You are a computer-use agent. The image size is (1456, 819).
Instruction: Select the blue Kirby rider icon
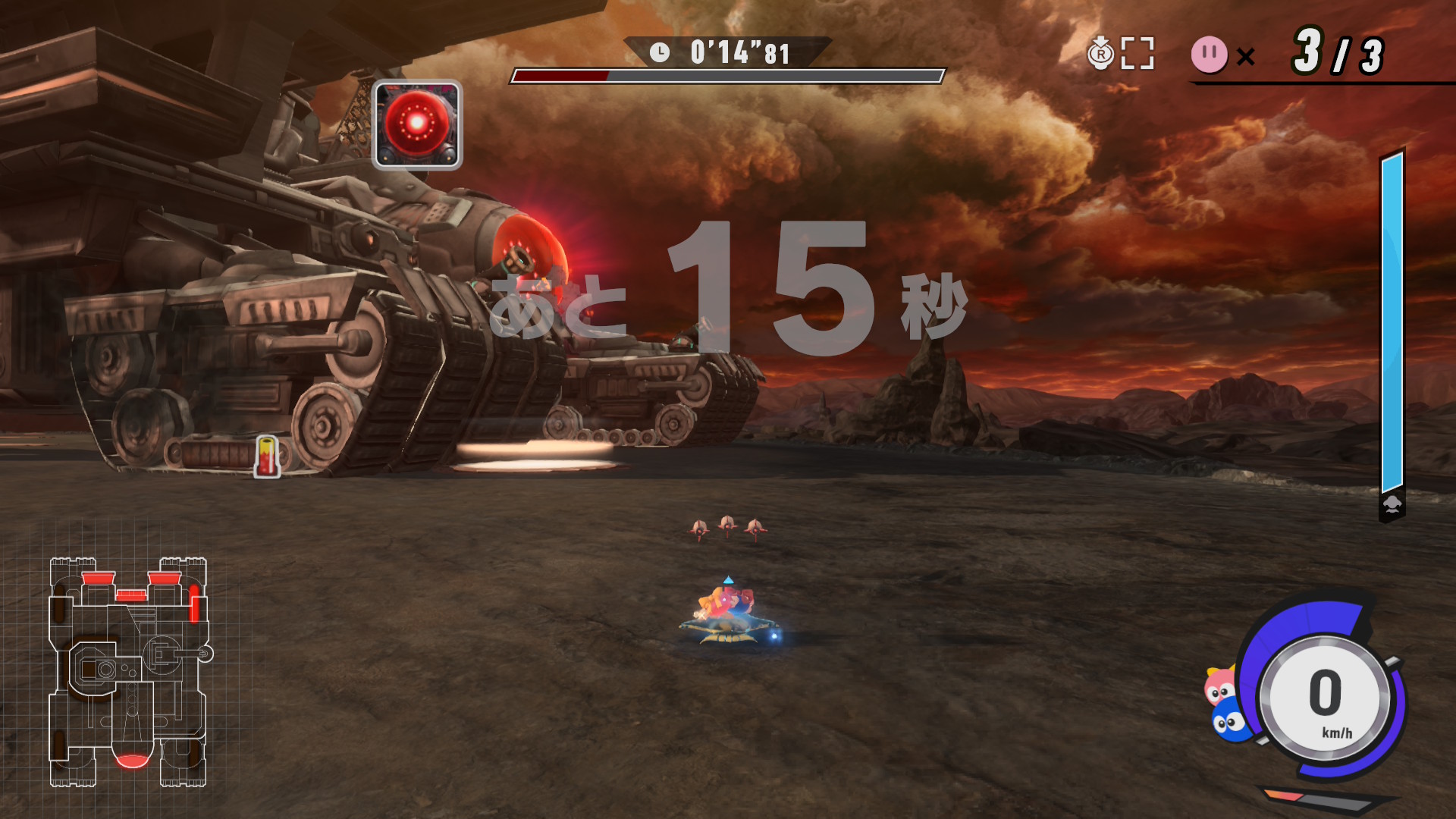tap(1229, 720)
